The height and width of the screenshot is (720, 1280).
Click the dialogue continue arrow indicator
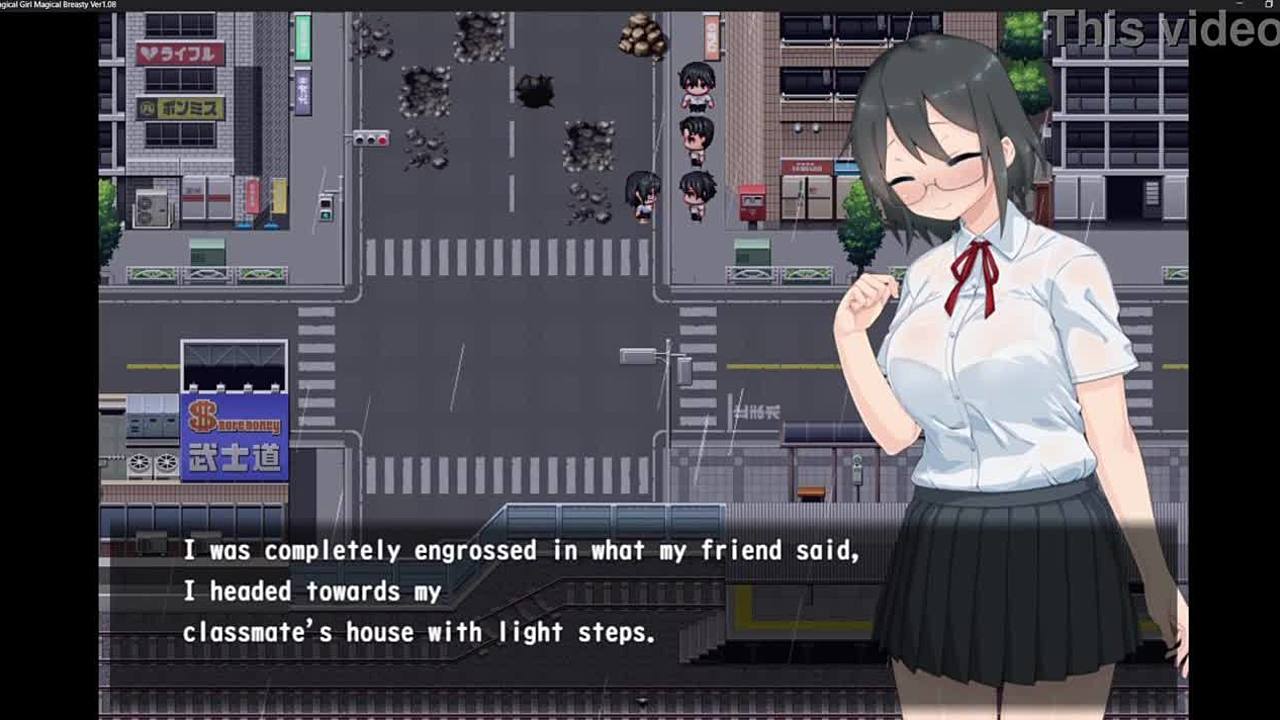coord(642,702)
